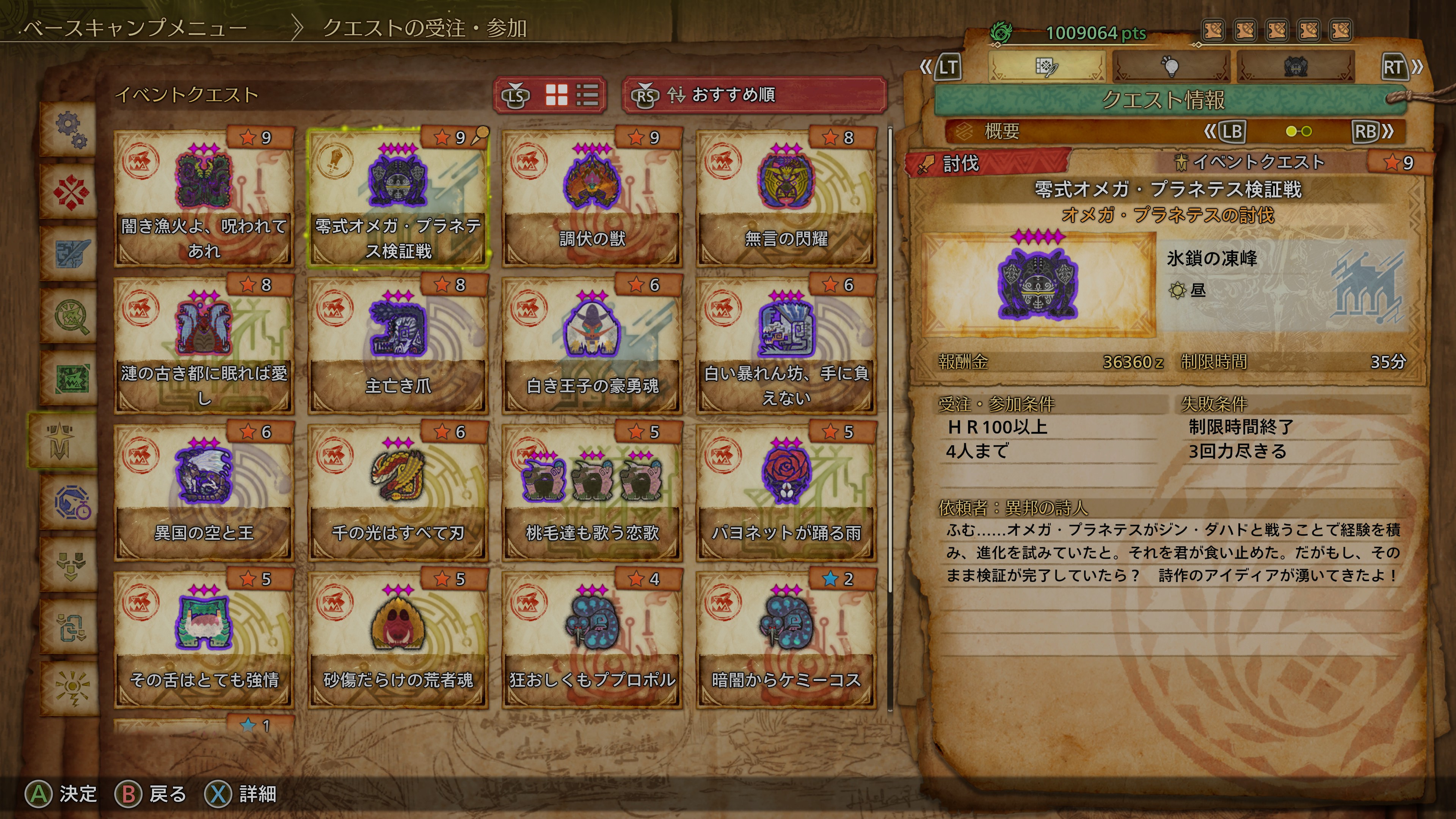Choose the quest 千の光はすべて刃
The height and width of the screenshot is (819, 1456).
pyautogui.click(x=397, y=492)
